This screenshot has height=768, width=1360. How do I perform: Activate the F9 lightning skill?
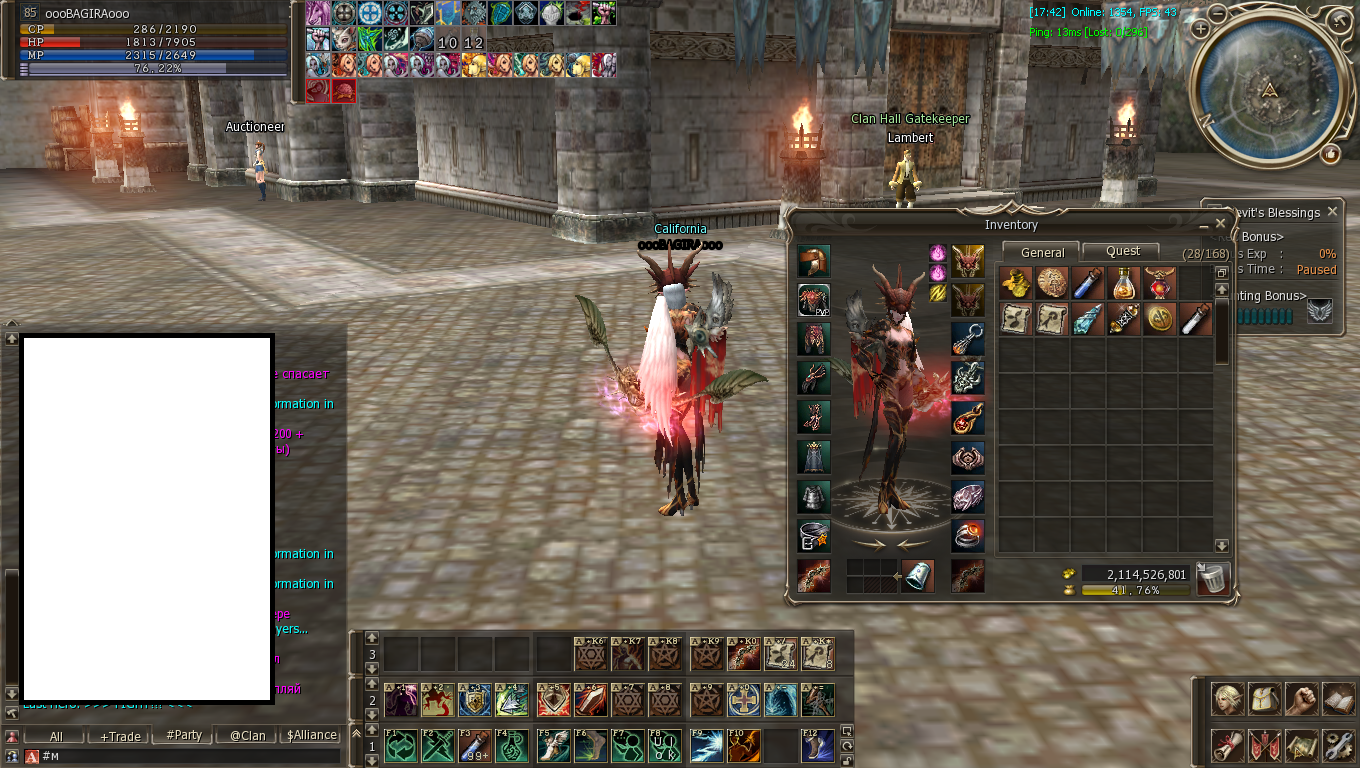click(x=707, y=746)
